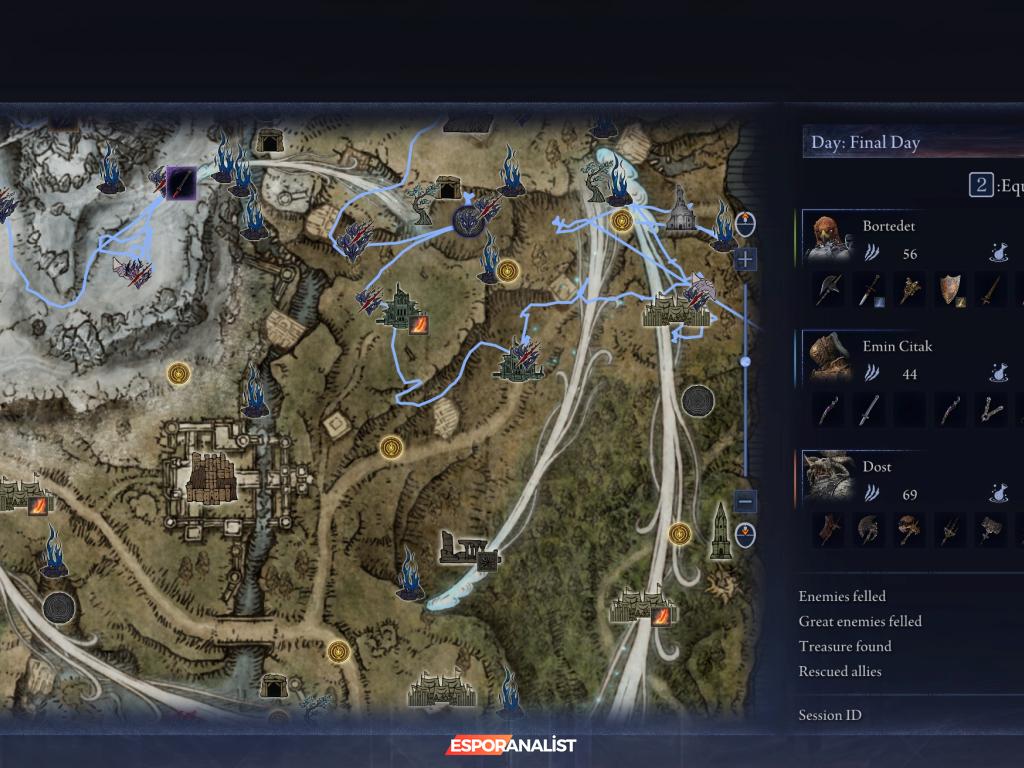Zoom in the map with the plus button
This screenshot has width=1024, height=768.
tap(745, 260)
